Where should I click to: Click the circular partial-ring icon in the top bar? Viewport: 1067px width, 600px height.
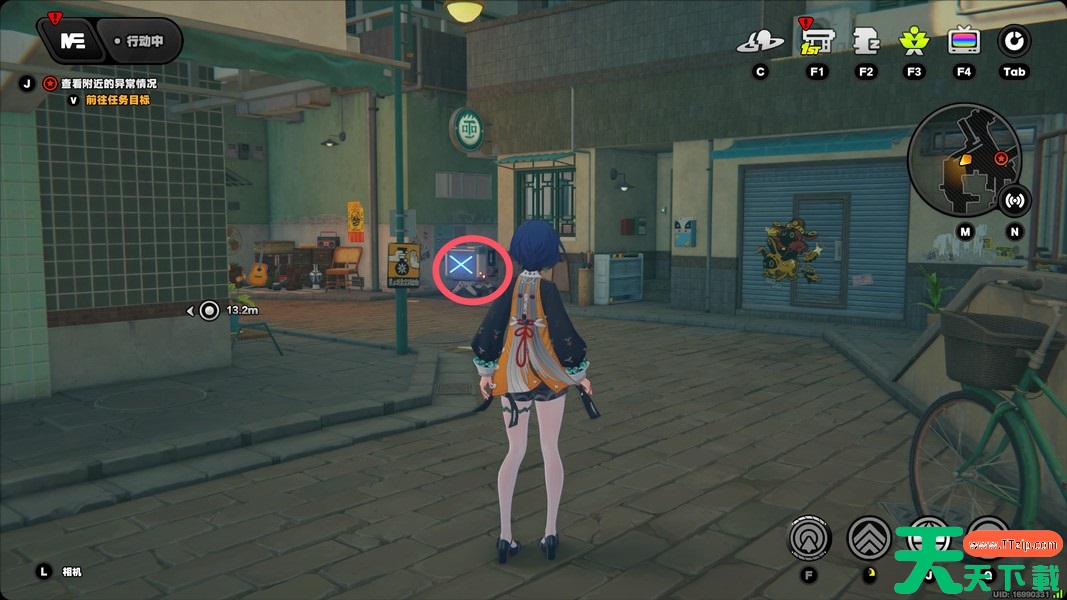[1014, 41]
